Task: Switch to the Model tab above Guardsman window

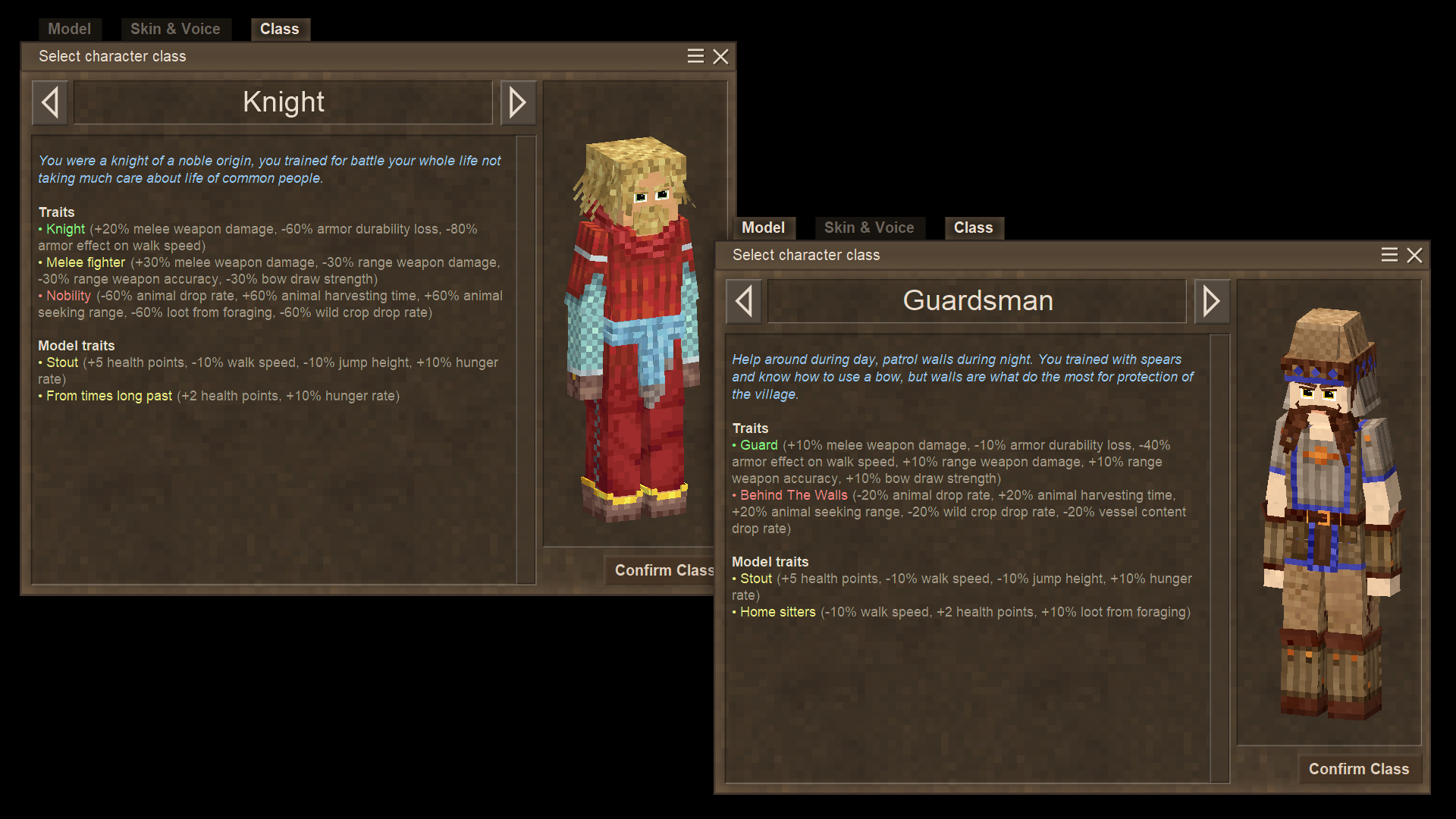Action: (763, 227)
